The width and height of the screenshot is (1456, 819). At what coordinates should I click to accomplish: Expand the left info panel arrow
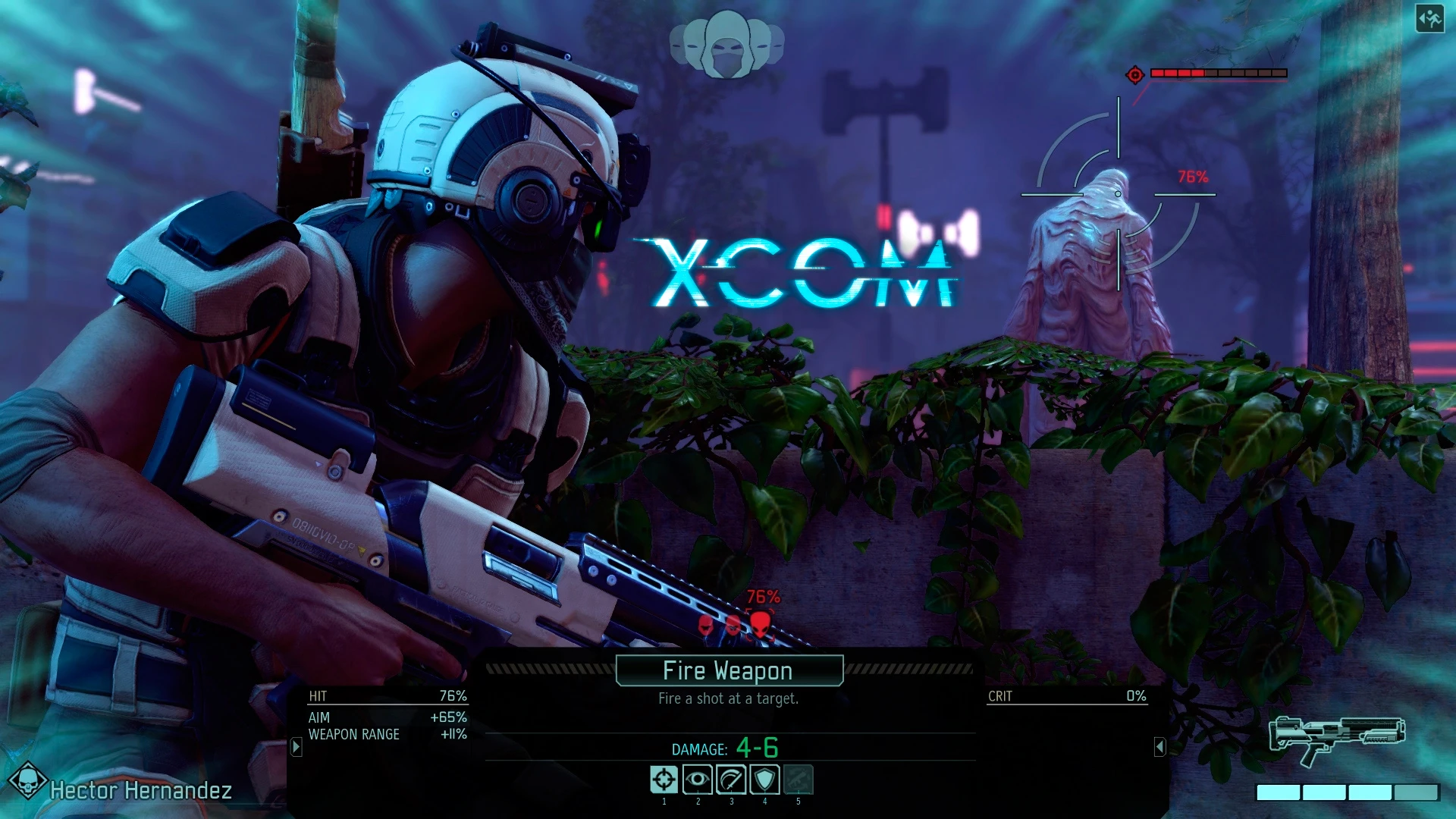[294, 746]
